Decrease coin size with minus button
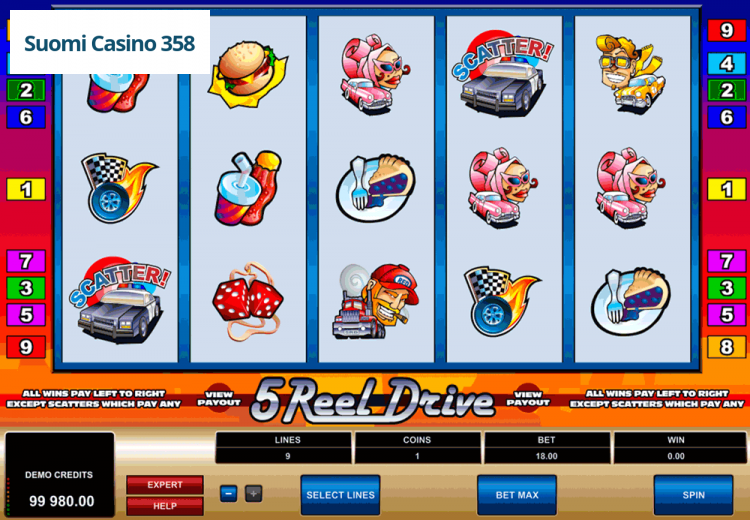 (x=229, y=493)
